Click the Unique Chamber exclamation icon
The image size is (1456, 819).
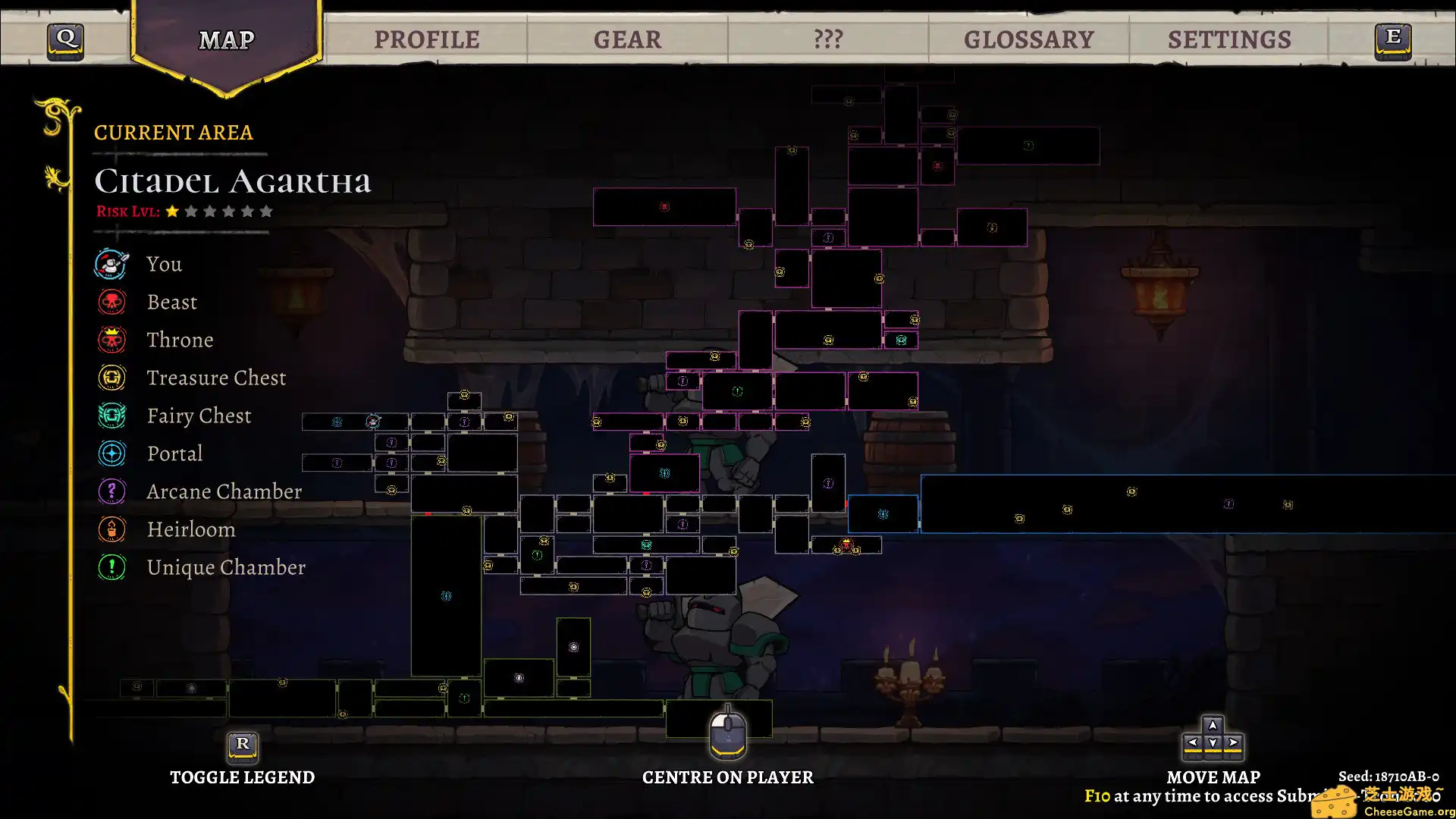[x=111, y=567]
